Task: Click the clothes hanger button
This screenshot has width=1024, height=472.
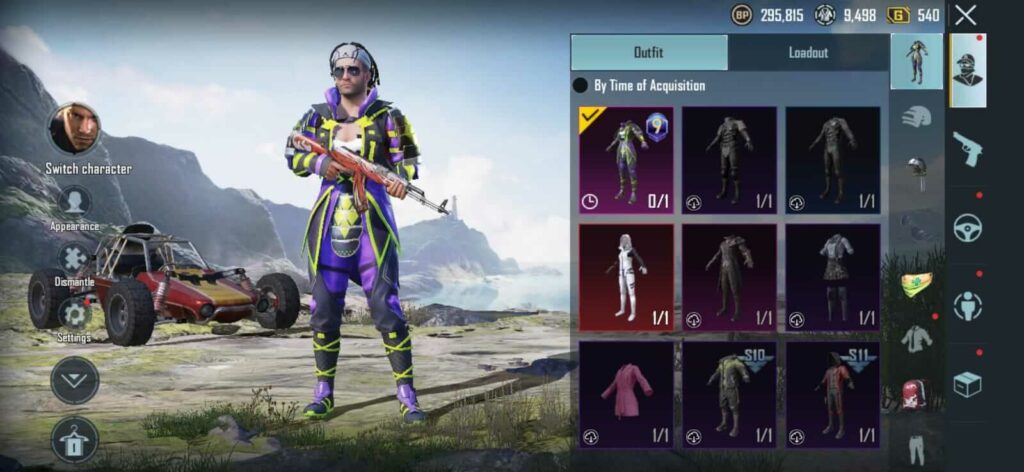Action: tap(75, 439)
